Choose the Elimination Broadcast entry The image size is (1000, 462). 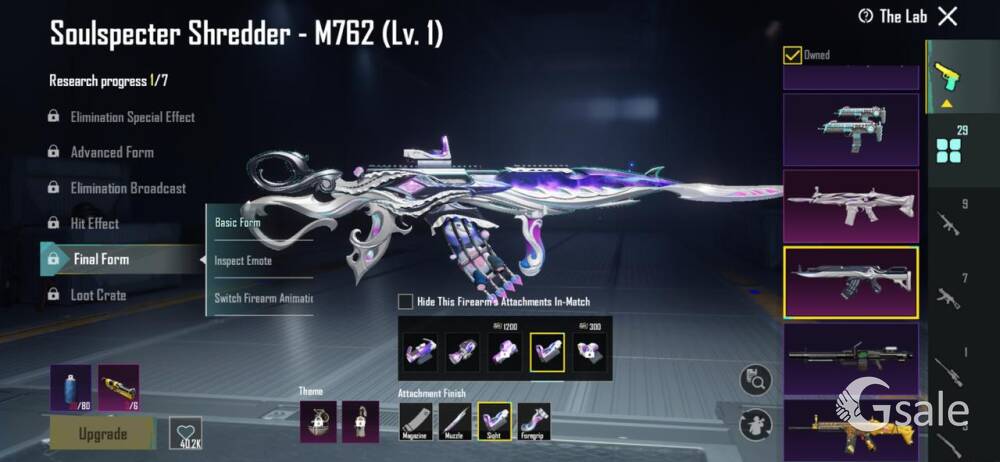tap(127, 188)
